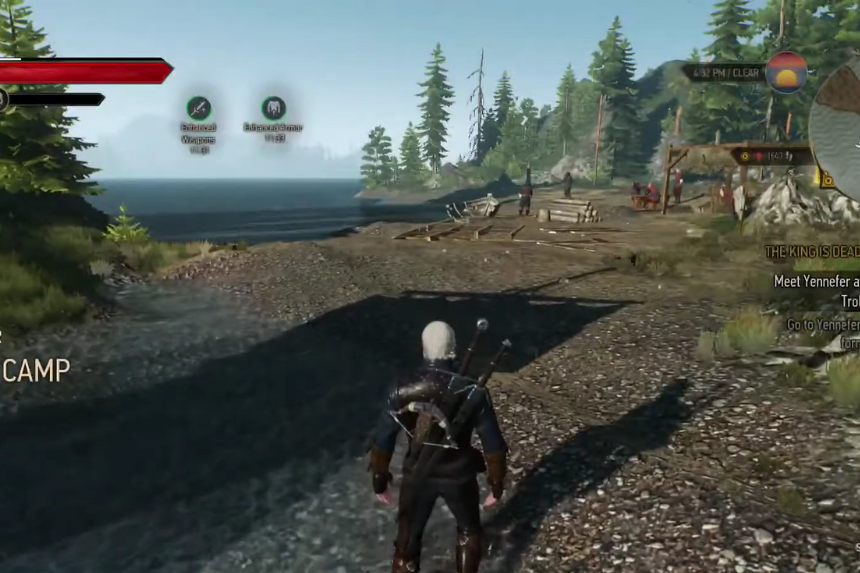Select the Enhanced Armor buff icon
The height and width of the screenshot is (573, 860).
273,108
